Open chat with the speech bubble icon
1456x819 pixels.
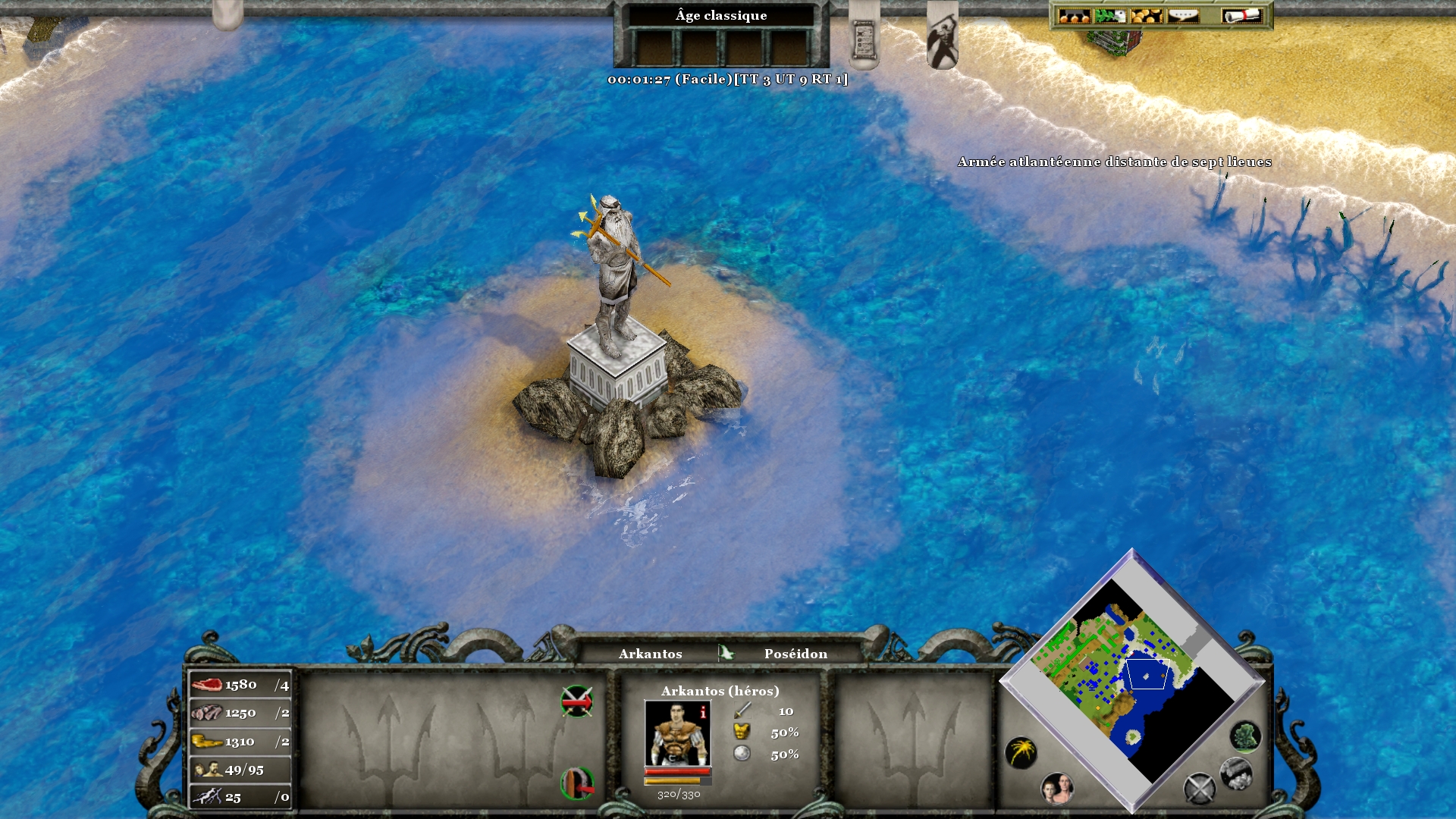click(x=1182, y=16)
